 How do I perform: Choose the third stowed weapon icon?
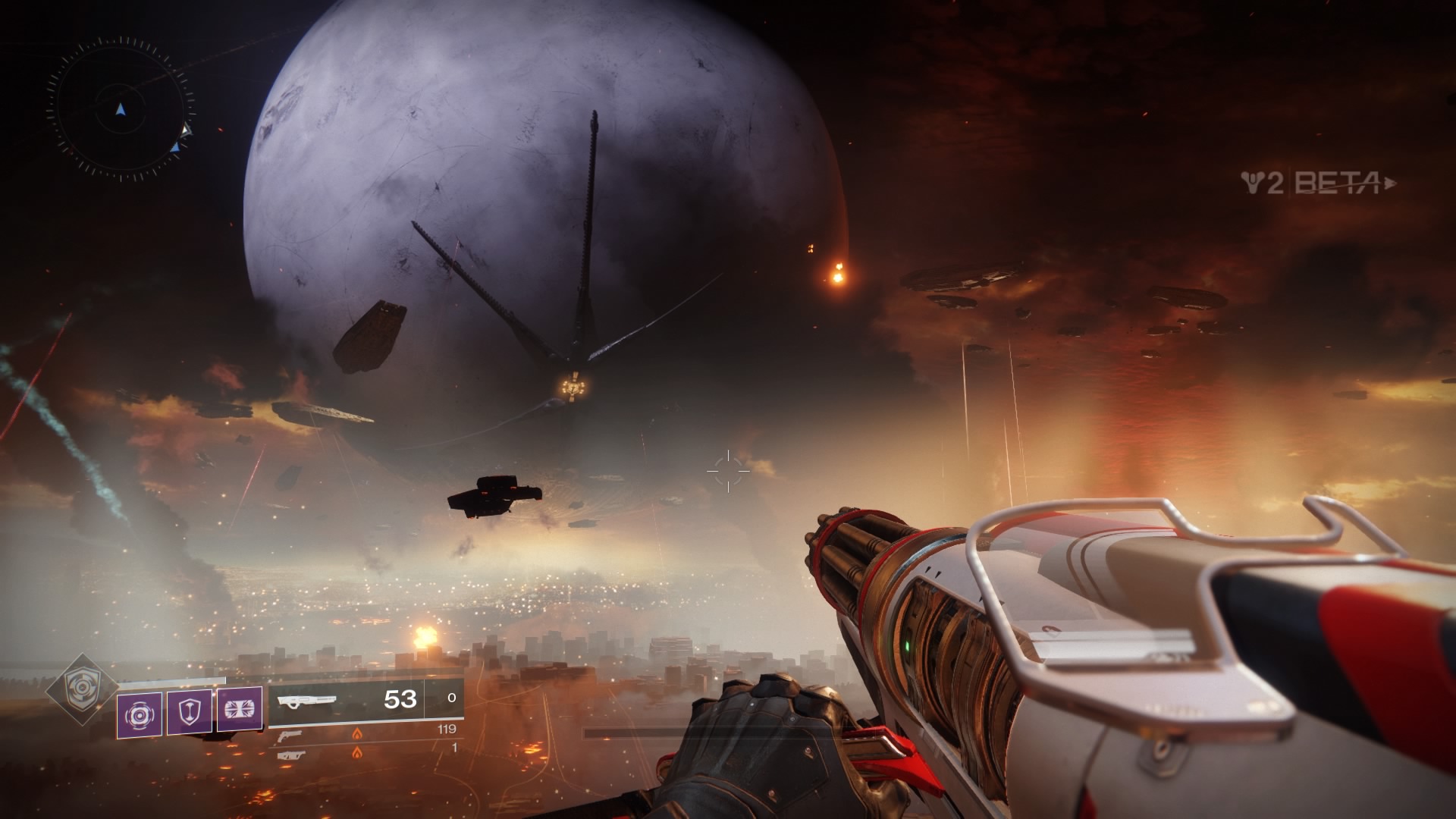[291, 755]
